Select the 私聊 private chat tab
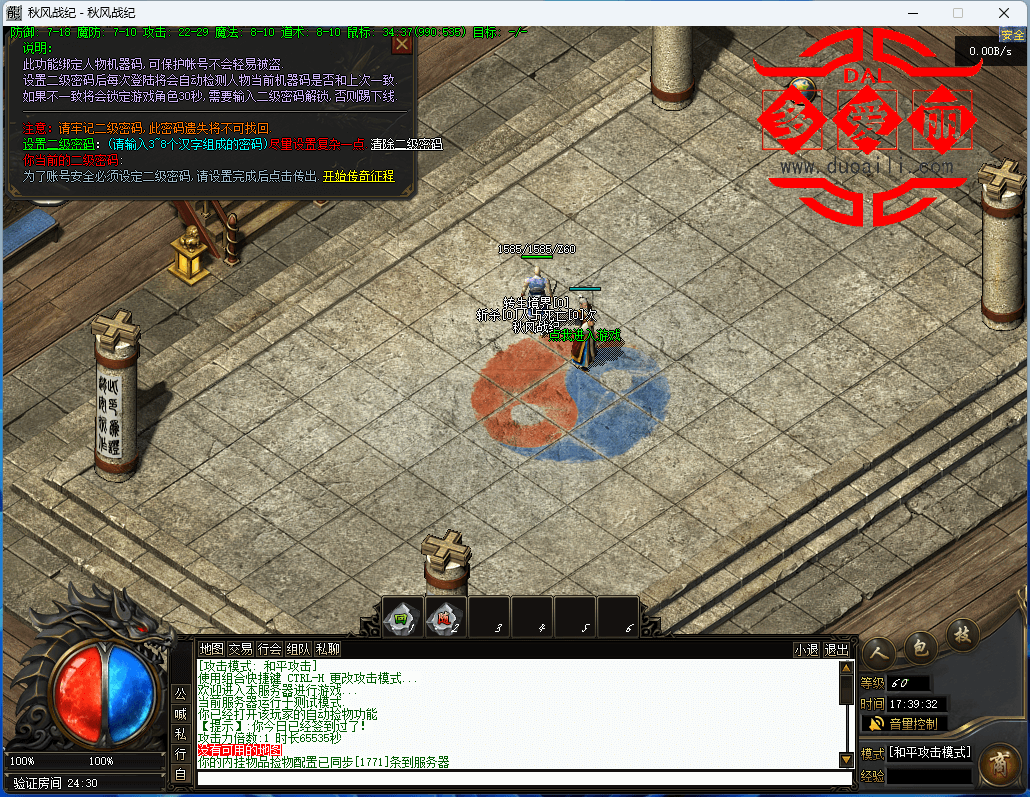The width and height of the screenshot is (1030, 797). [x=327, y=649]
